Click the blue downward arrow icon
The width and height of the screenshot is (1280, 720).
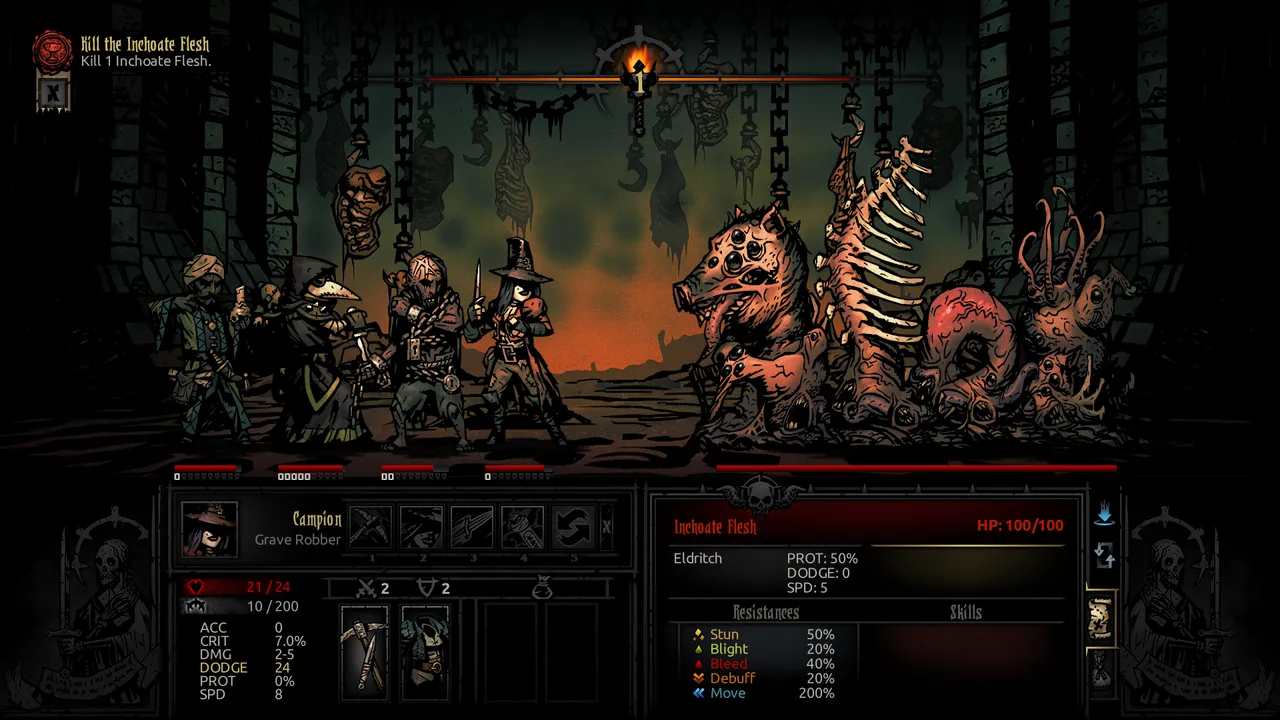(x=1104, y=516)
